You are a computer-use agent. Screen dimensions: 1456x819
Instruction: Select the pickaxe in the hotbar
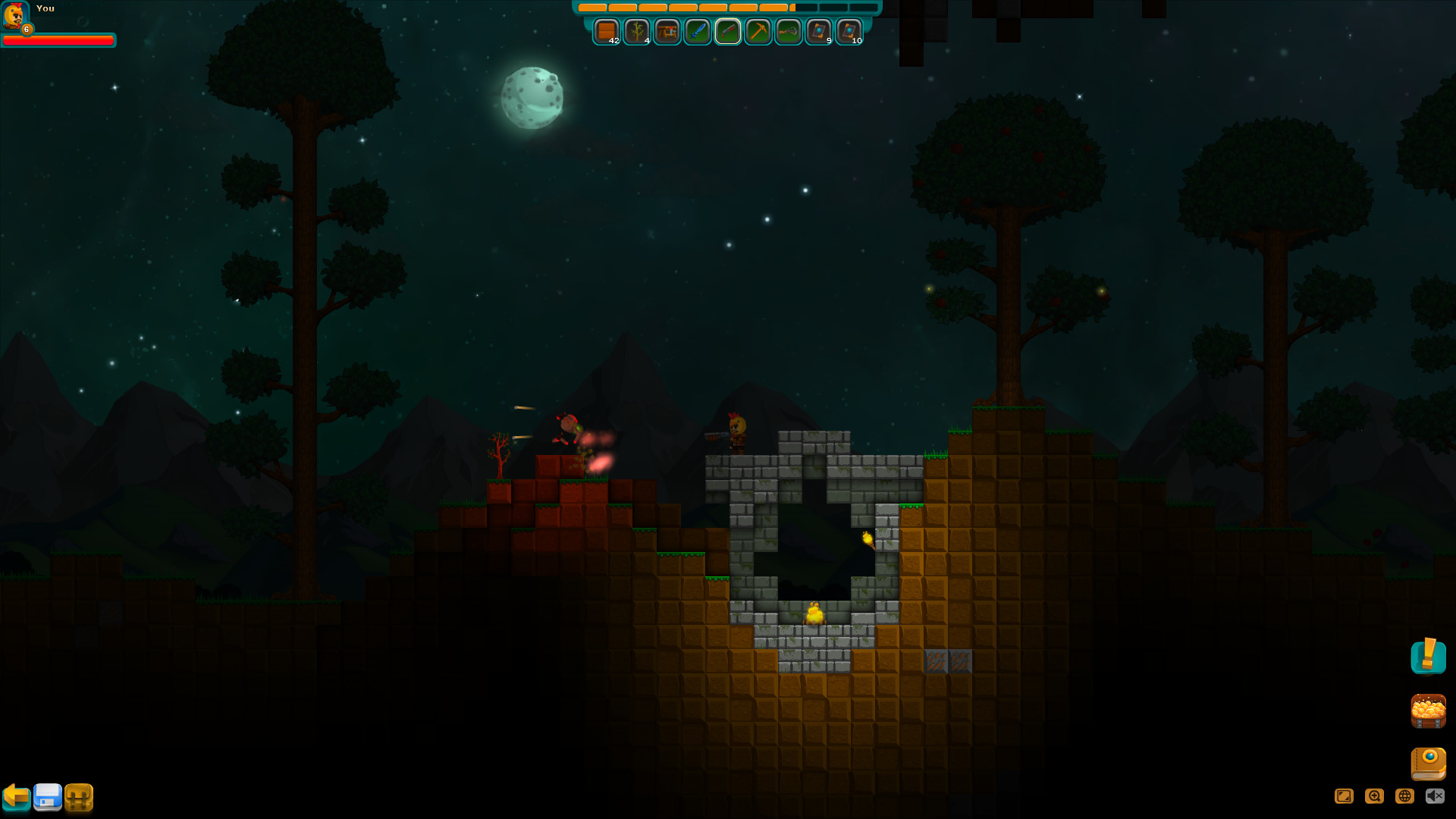tap(758, 32)
